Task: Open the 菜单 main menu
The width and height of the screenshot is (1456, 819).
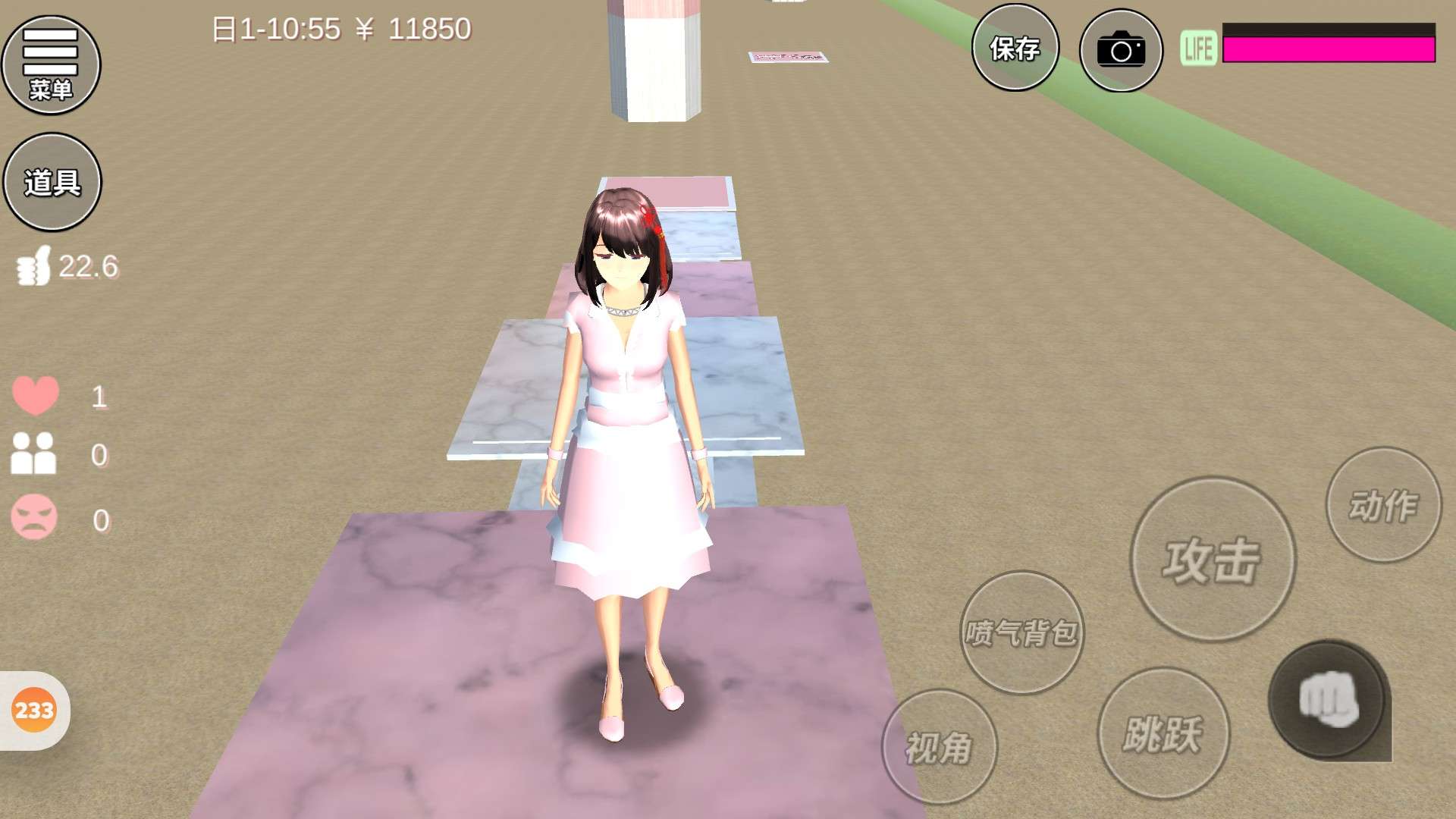Action: (x=51, y=65)
